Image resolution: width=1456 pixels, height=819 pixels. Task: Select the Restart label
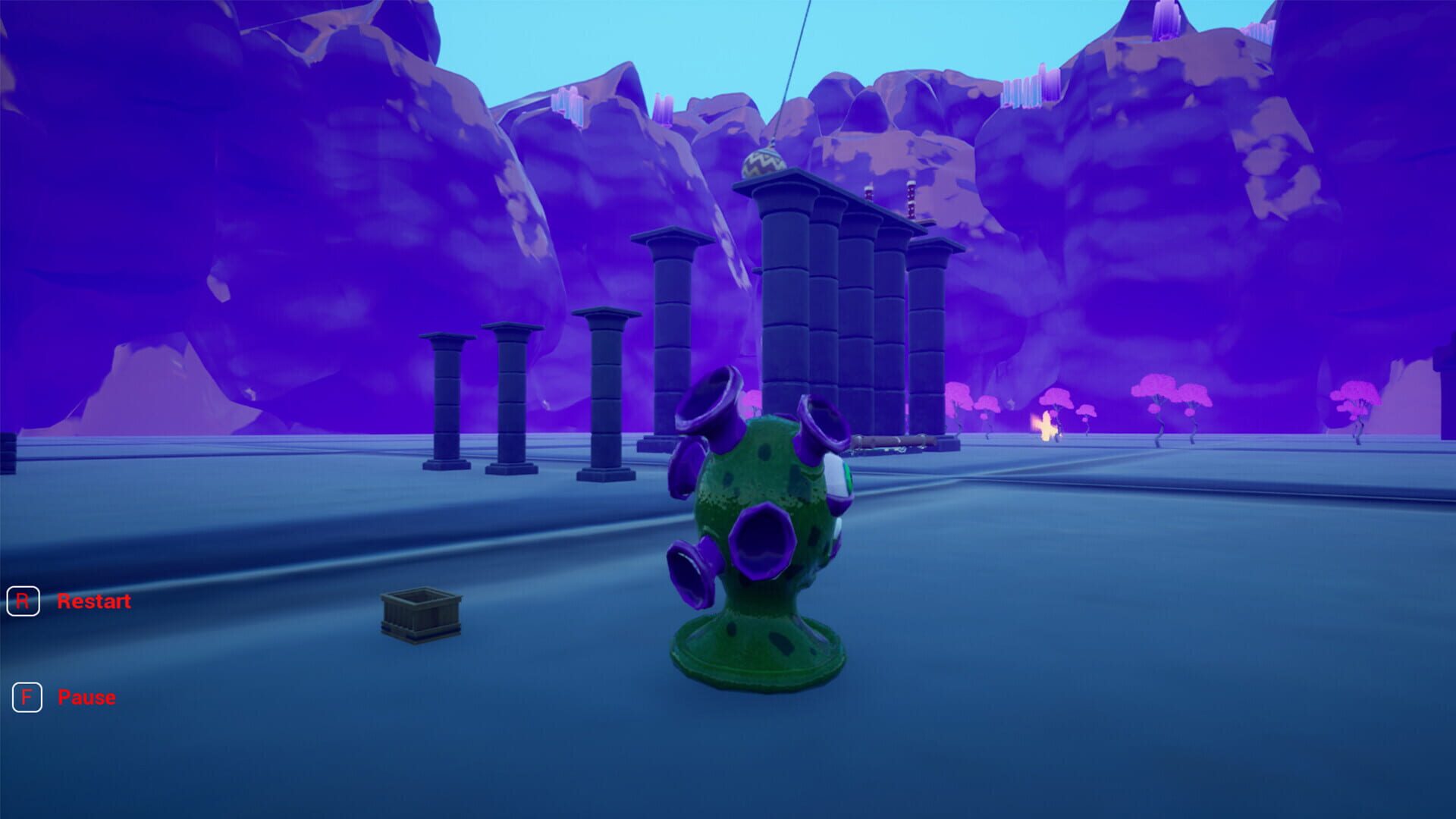[94, 601]
